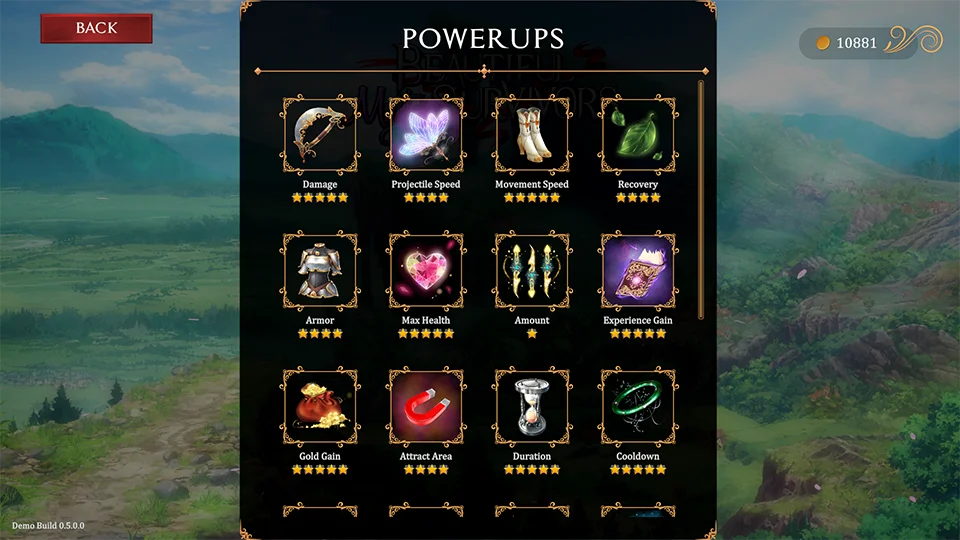Open the Experience Gain powerup
The image size is (960, 540).
[x=638, y=271]
